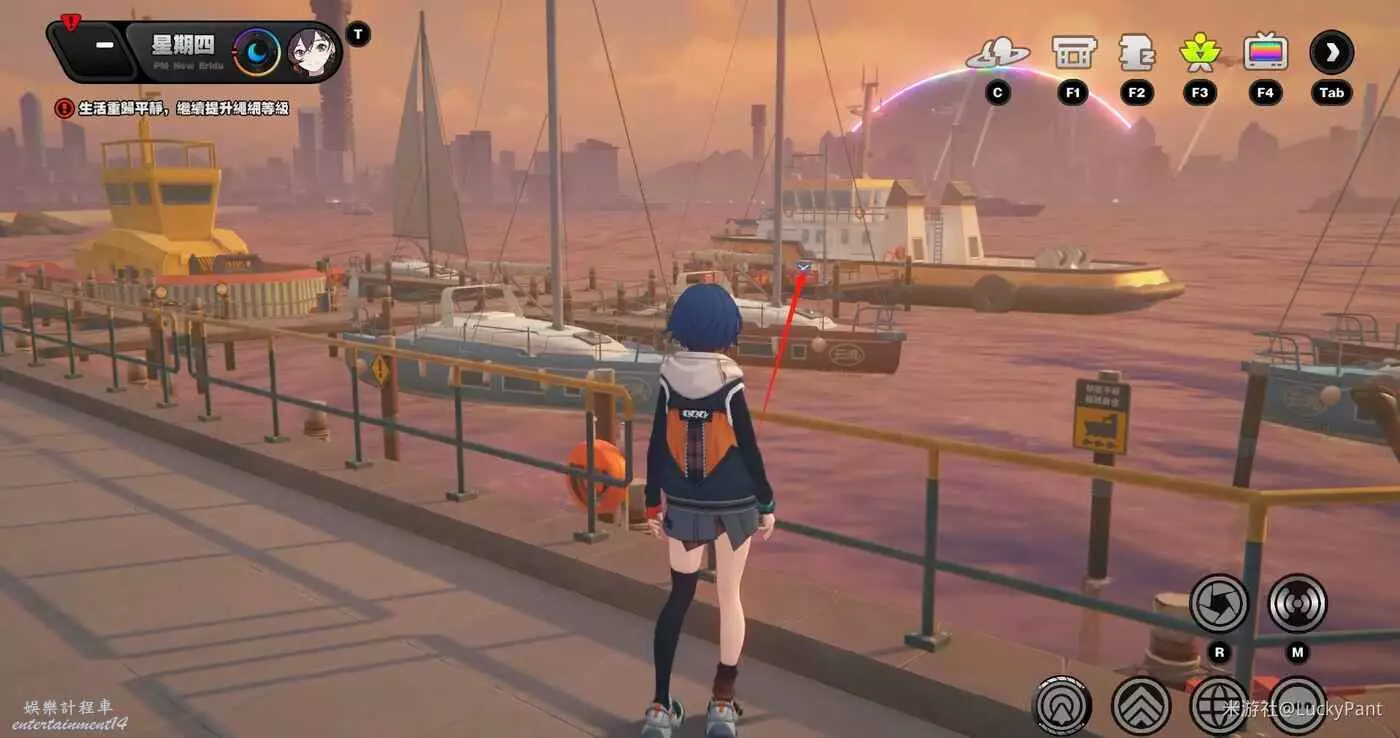Activate the camera shutter button
The image size is (1400, 738).
(x=1219, y=603)
